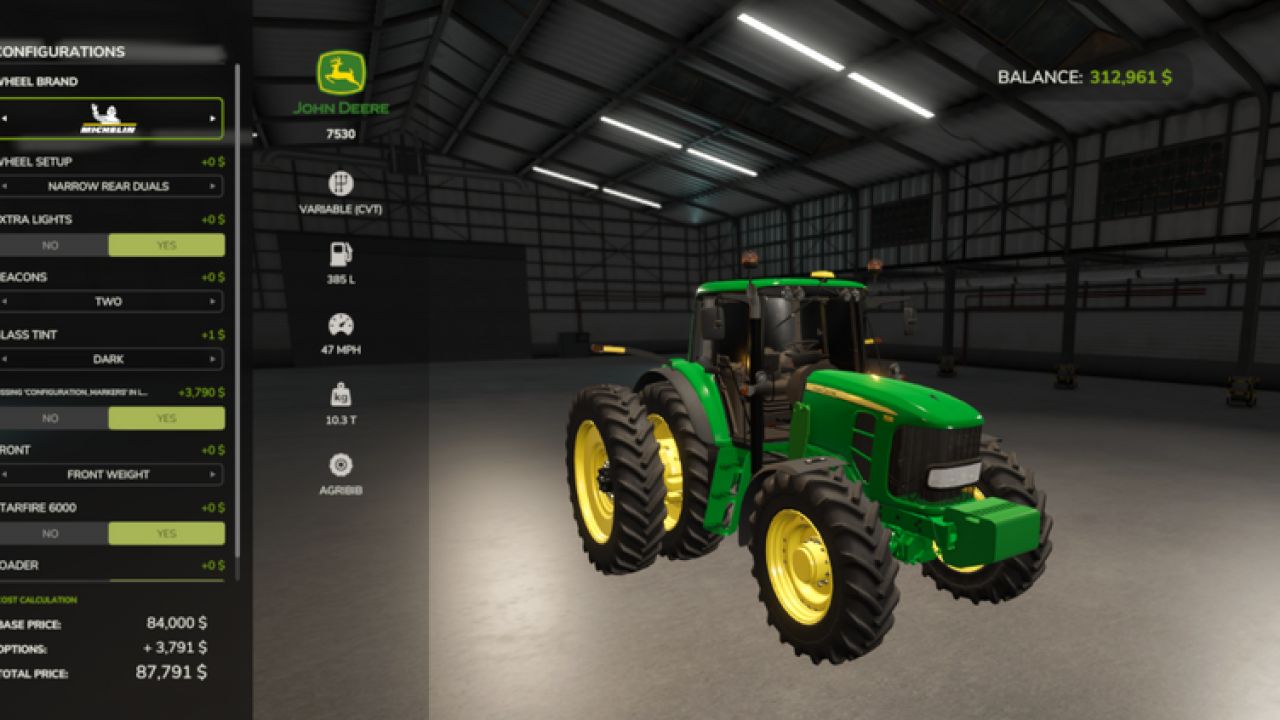Turn off the Configuration Markers option

tap(50, 417)
